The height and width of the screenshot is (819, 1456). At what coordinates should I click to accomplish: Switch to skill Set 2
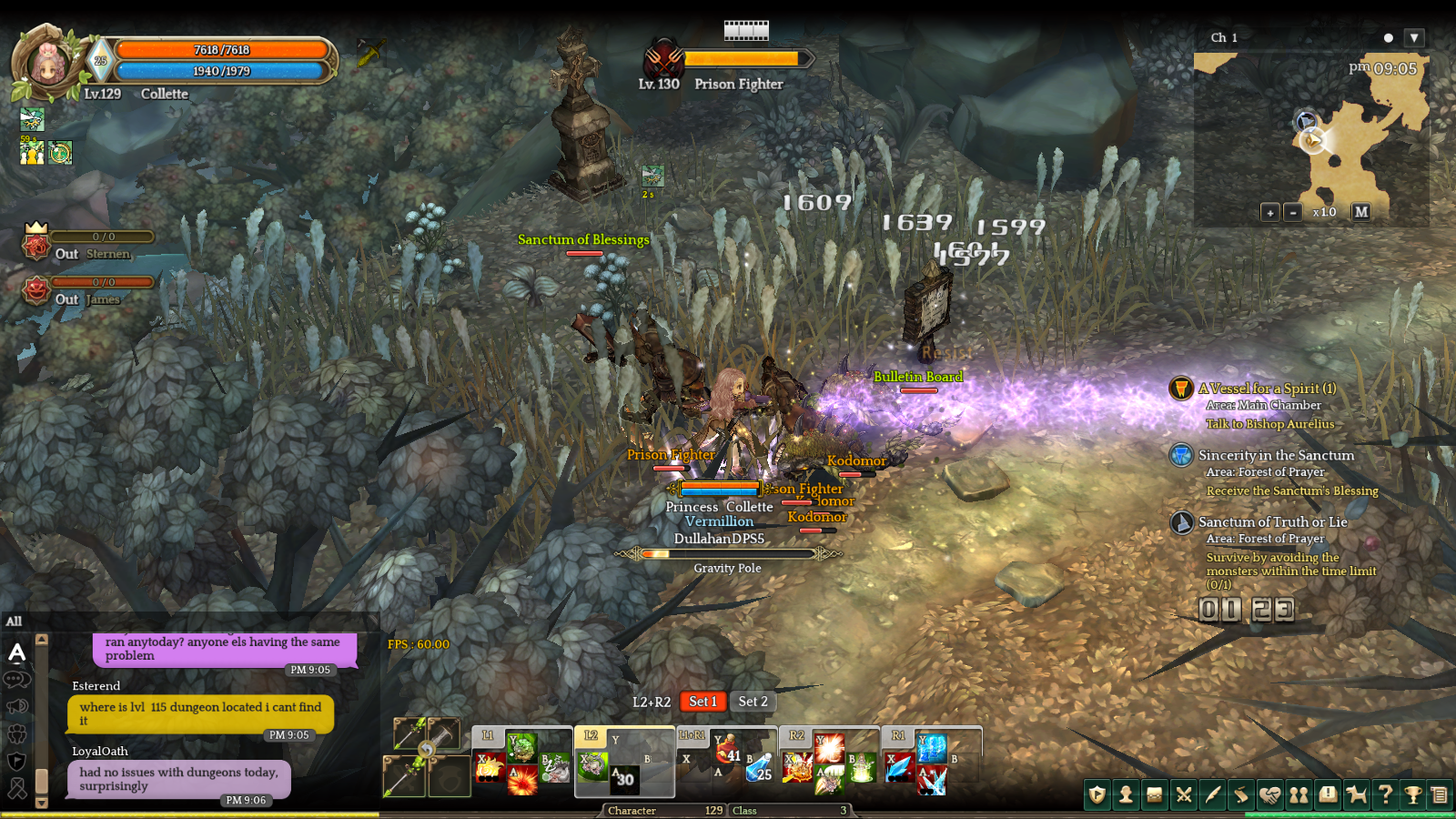tap(753, 702)
